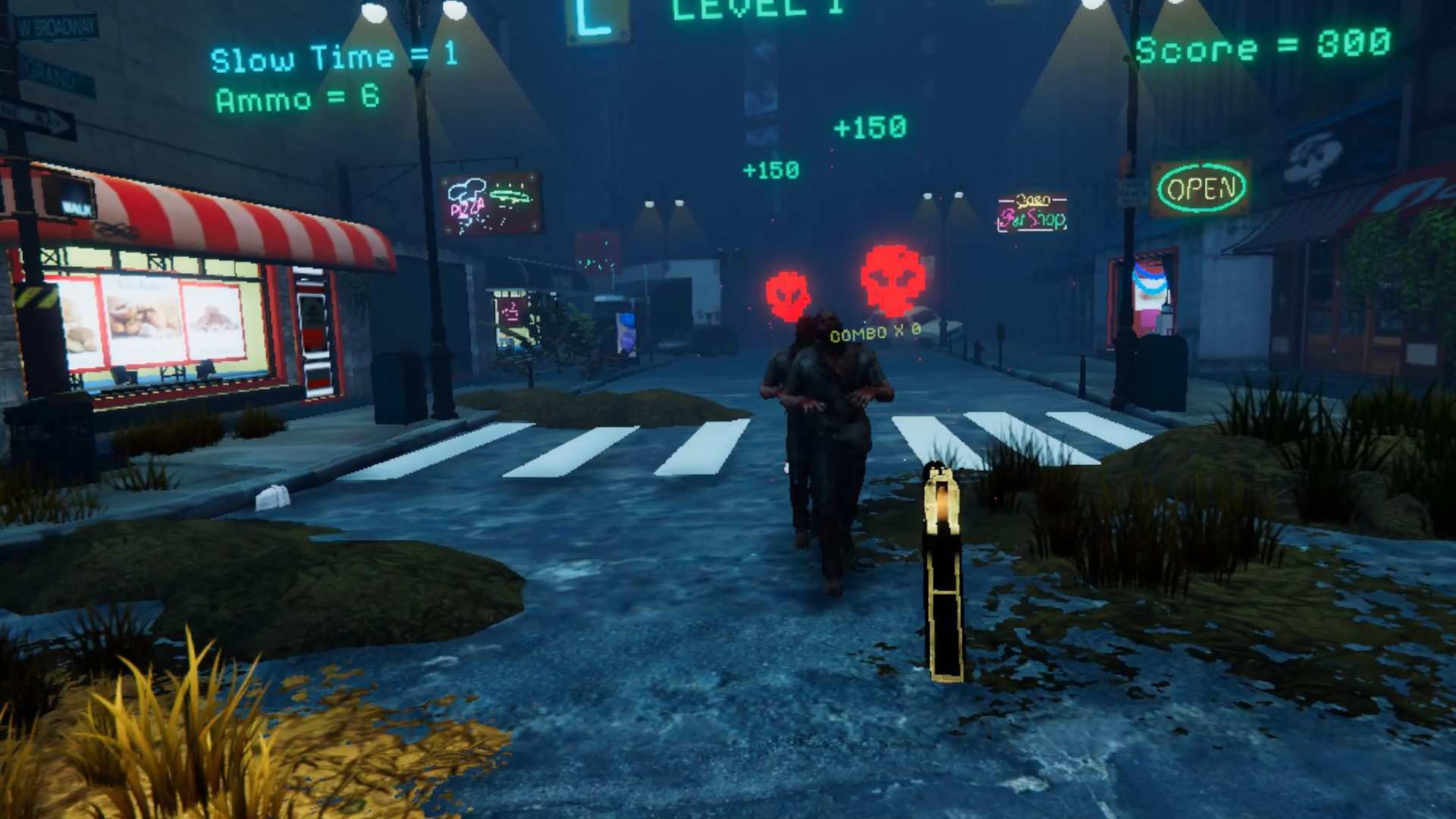Click the chef hat on the Pizza sign
Image resolution: width=1456 pixels, height=819 pixels.
click(468, 187)
